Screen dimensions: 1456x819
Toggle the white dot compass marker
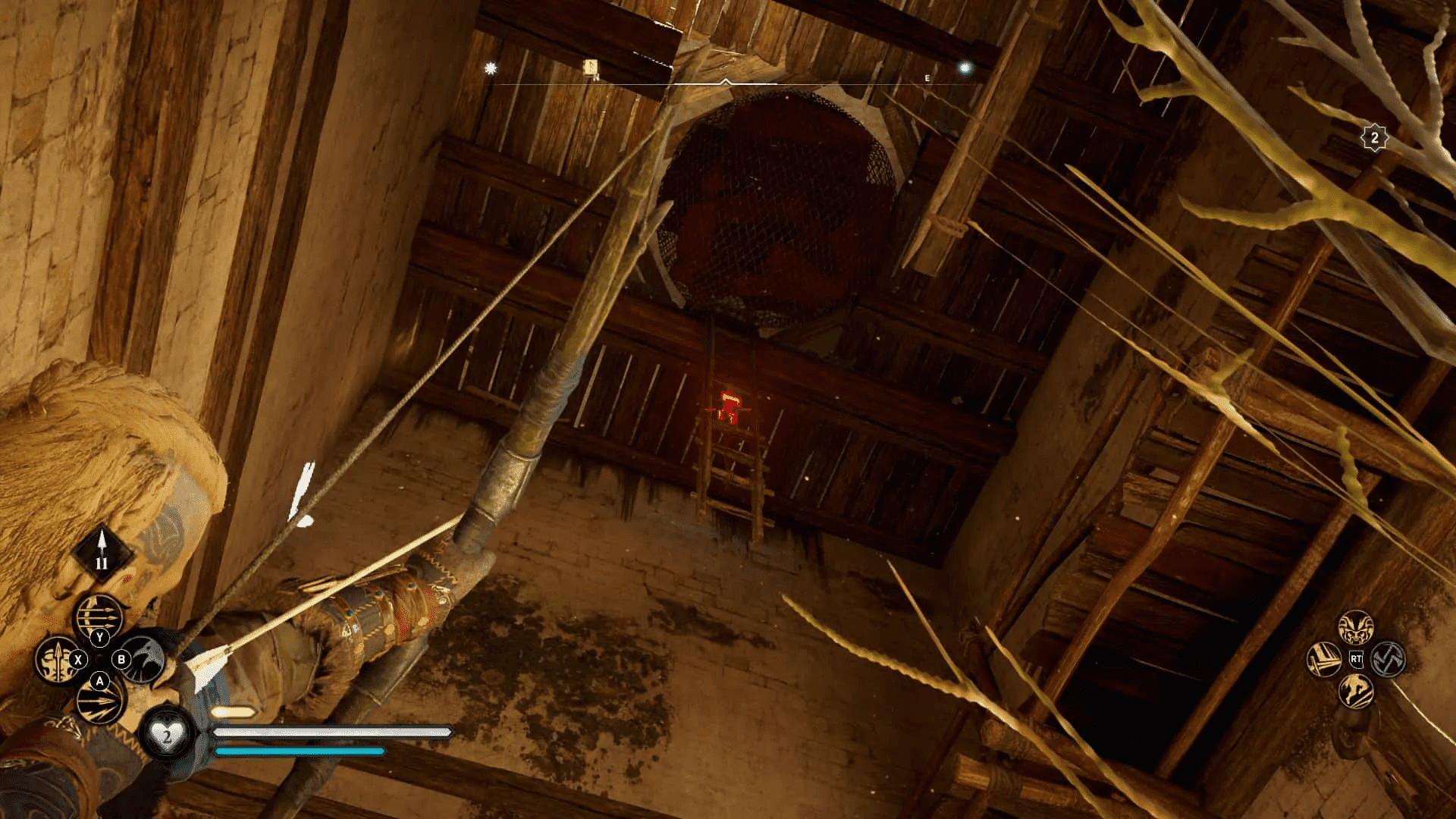tap(965, 67)
